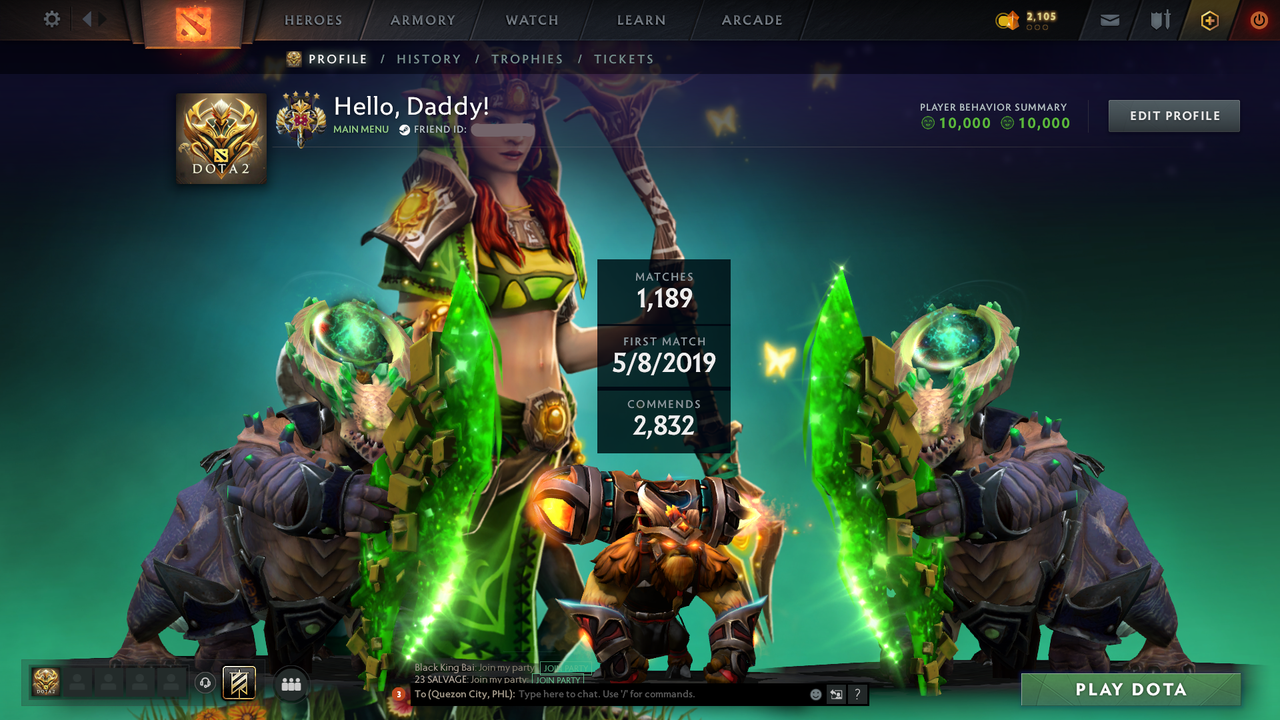The width and height of the screenshot is (1280, 720).
Task: Click the question mark chat help icon
Action: point(857,693)
